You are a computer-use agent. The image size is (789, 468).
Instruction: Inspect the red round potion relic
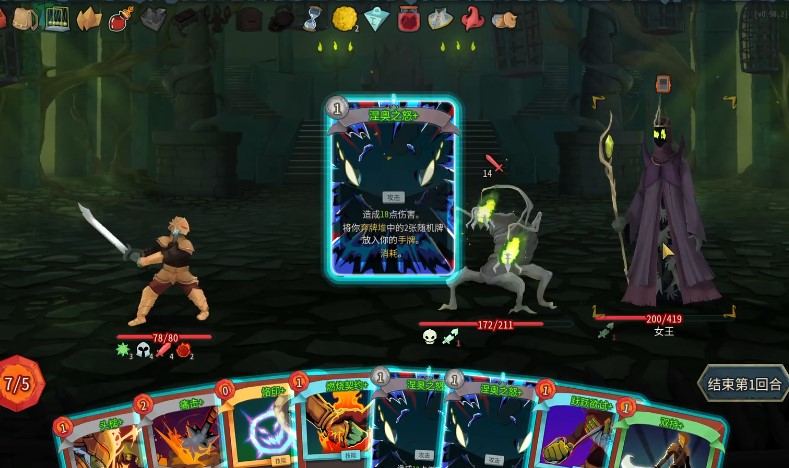click(121, 18)
